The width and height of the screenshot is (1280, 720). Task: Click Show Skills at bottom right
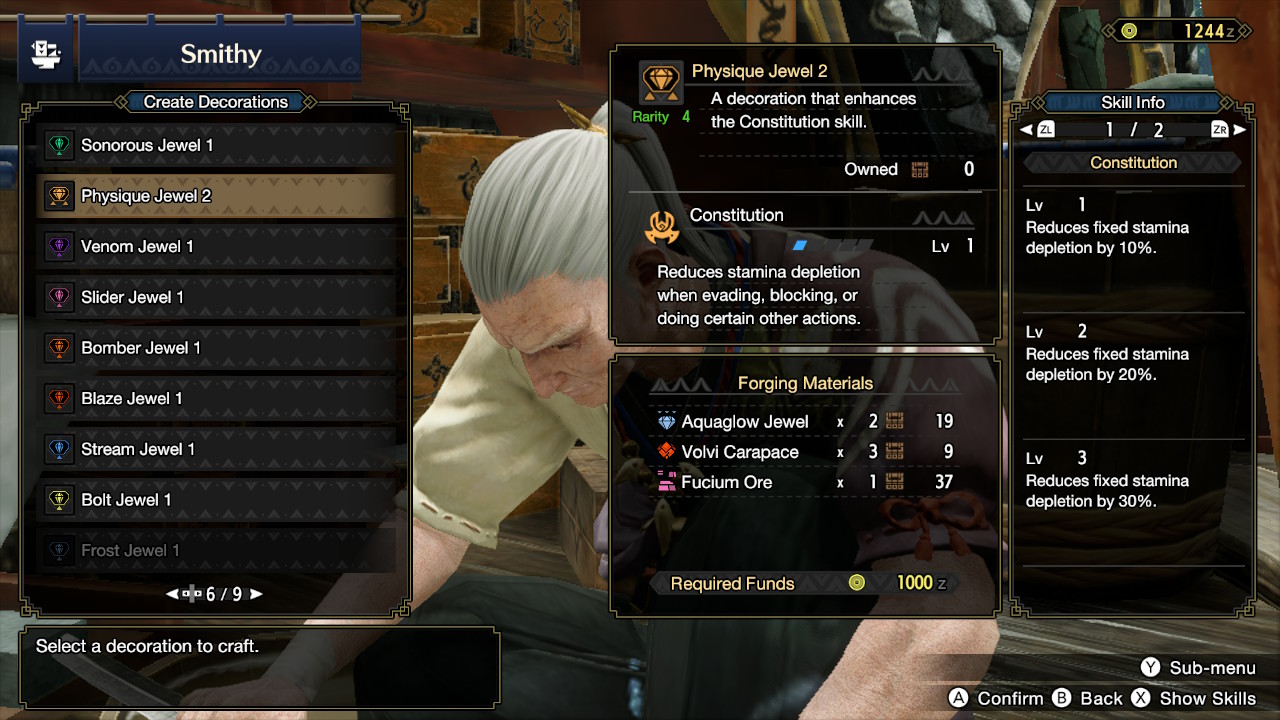point(1210,698)
